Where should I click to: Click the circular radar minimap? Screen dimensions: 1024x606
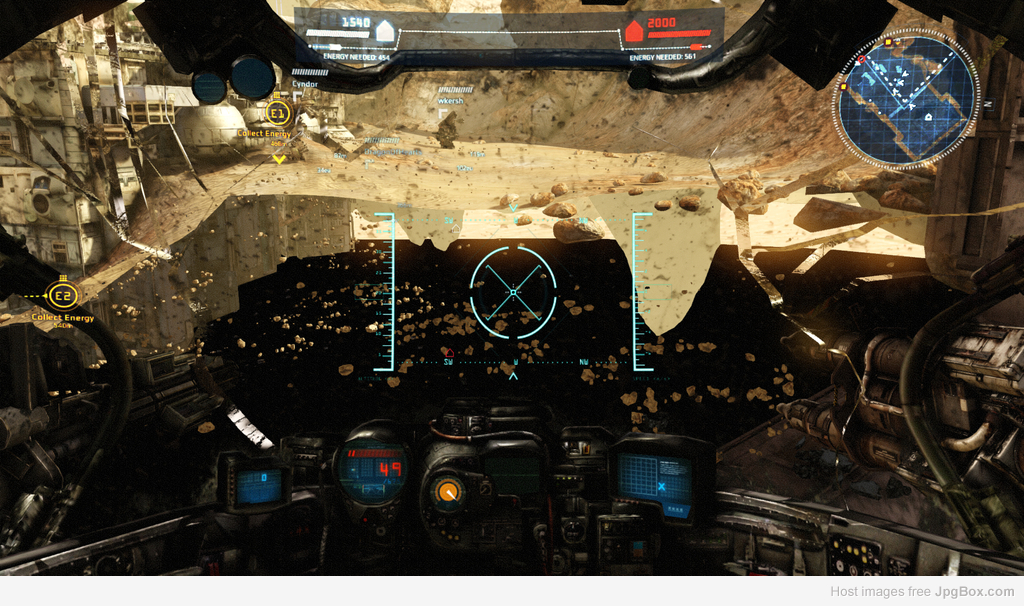(905, 99)
